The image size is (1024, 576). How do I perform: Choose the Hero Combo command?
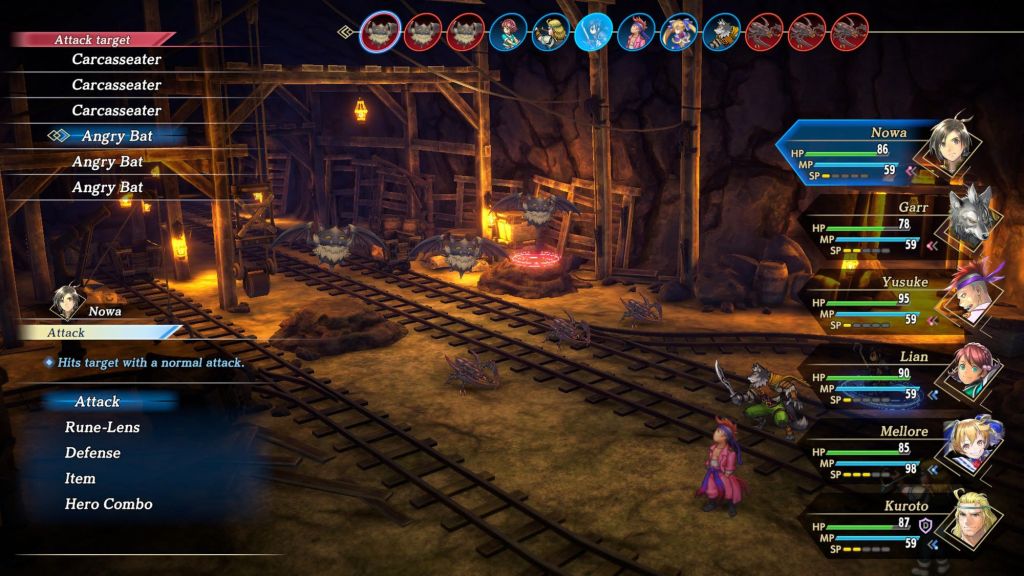point(108,504)
